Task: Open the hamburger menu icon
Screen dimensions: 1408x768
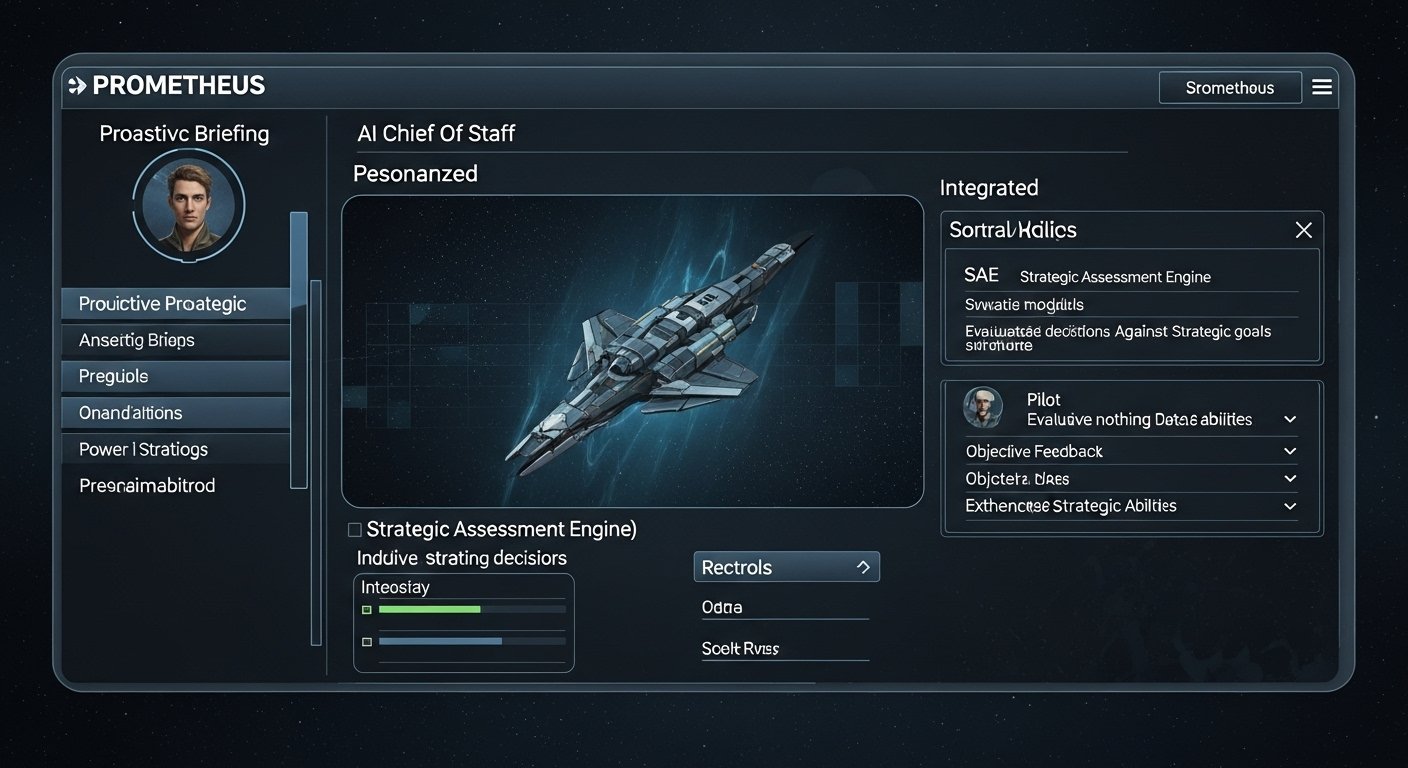Action: click(1322, 87)
